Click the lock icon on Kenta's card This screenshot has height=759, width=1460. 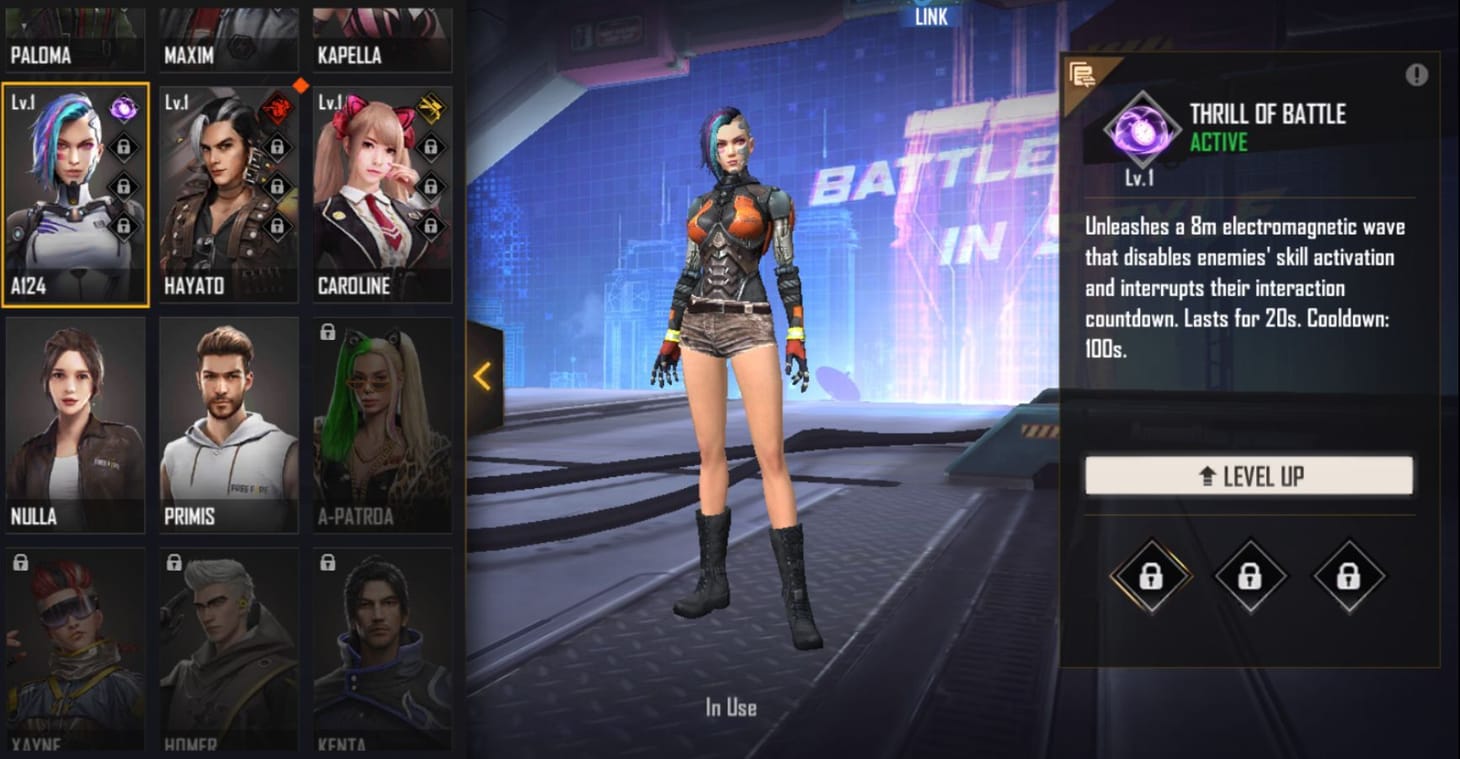pos(326,560)
